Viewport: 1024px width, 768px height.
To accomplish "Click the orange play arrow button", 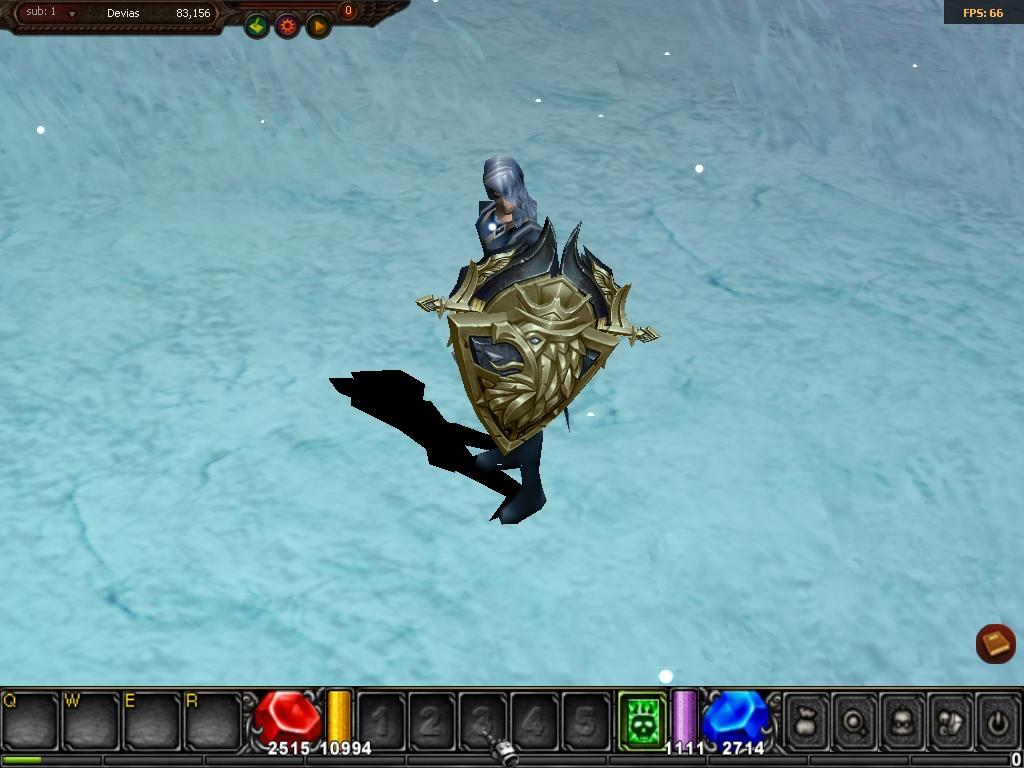I will tap(318, 26).
